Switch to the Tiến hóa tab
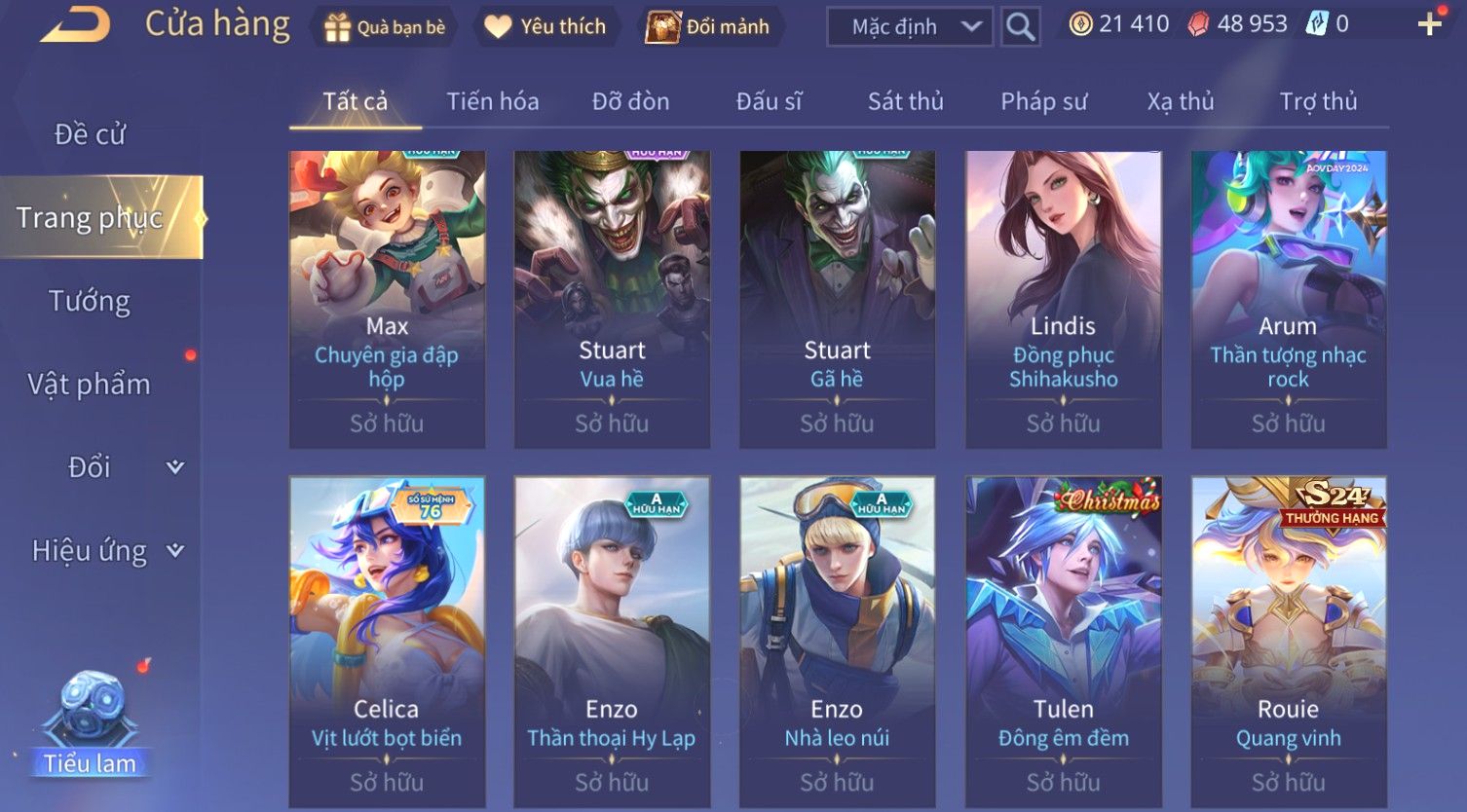This screenshot has width=1467, height=812. point(492,101)
